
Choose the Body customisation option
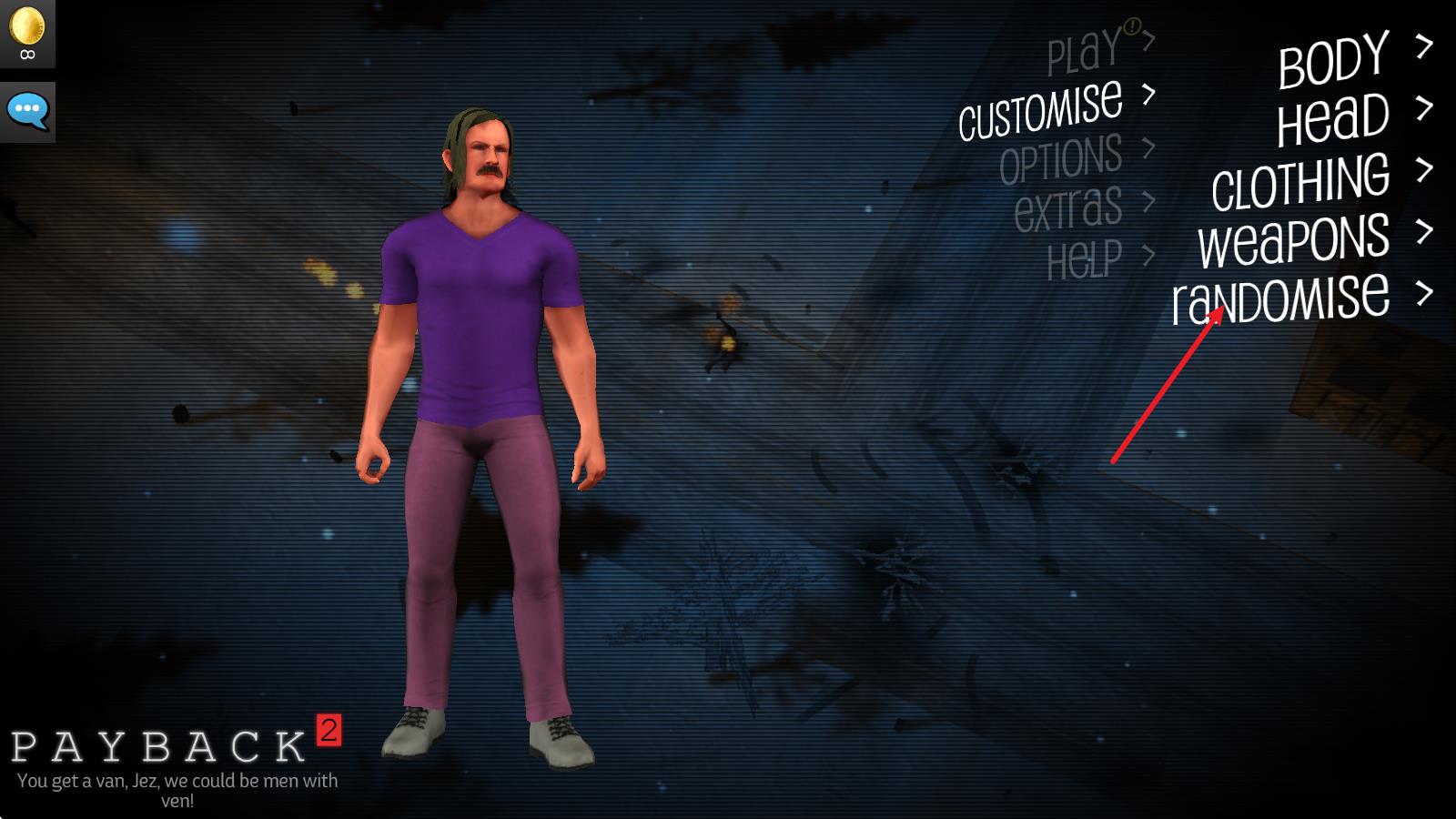click(1333, 60)
